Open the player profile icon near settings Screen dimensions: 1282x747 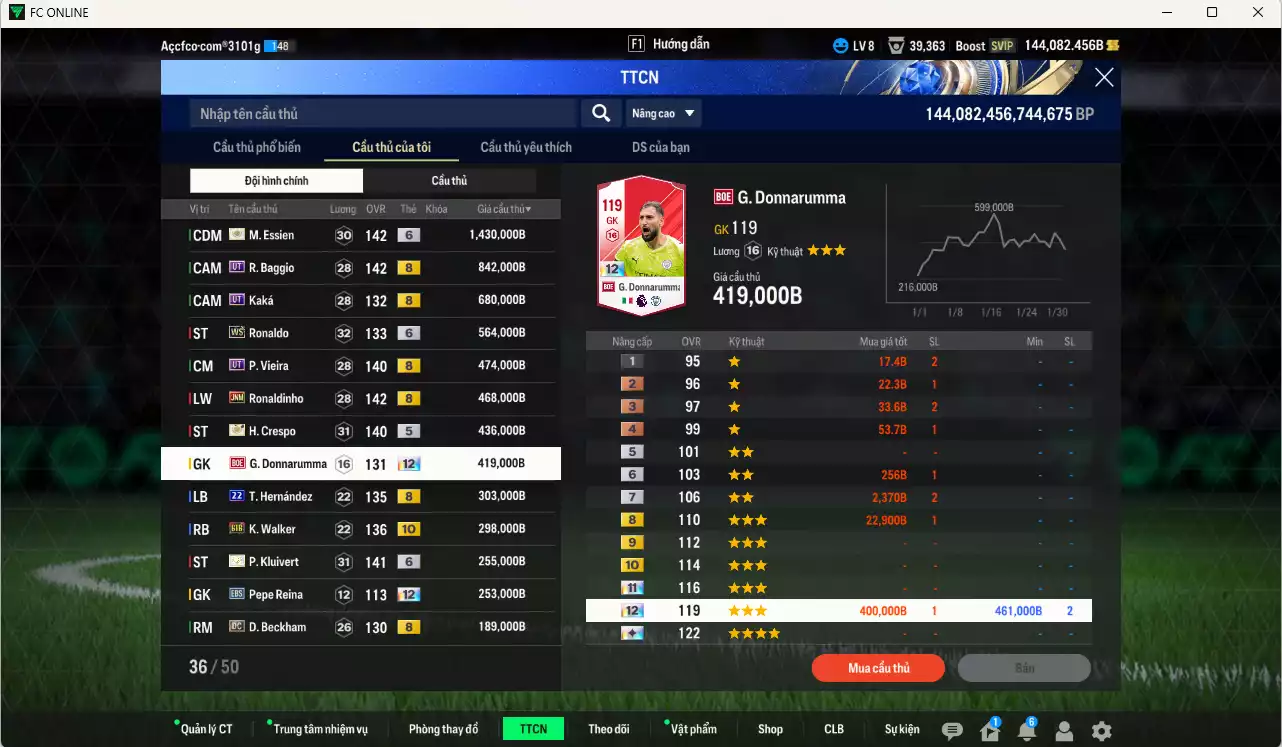(1063, 730)
